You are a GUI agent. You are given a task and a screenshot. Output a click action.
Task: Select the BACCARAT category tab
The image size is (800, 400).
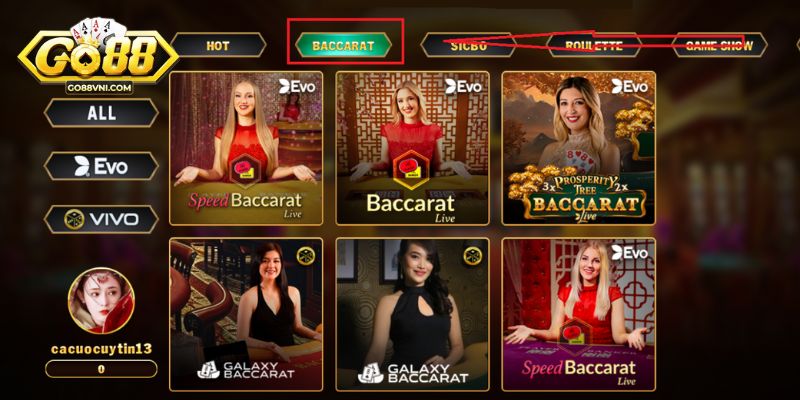click(343, 46)
